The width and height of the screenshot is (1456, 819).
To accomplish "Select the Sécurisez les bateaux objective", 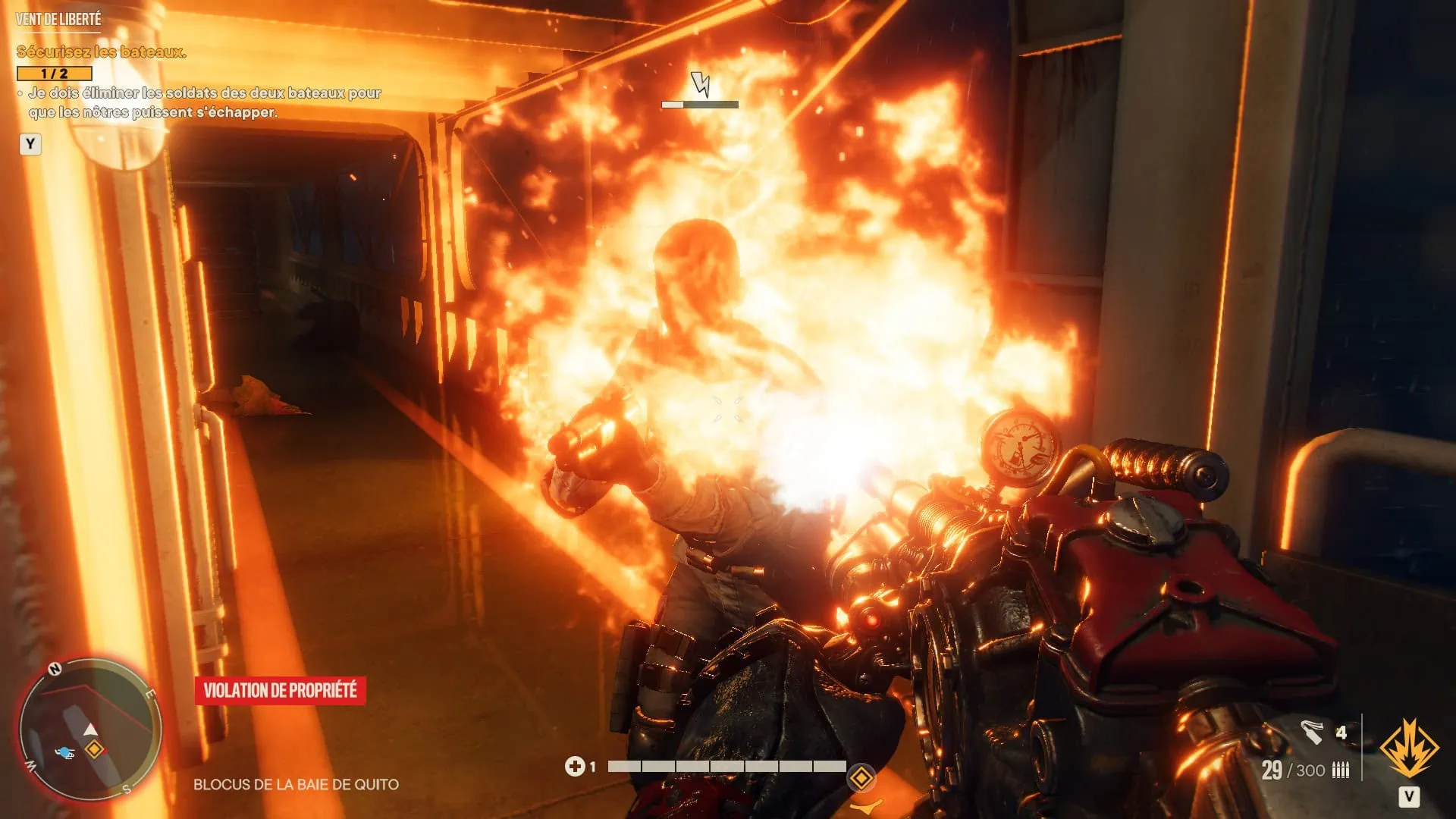I will [101, 52].
